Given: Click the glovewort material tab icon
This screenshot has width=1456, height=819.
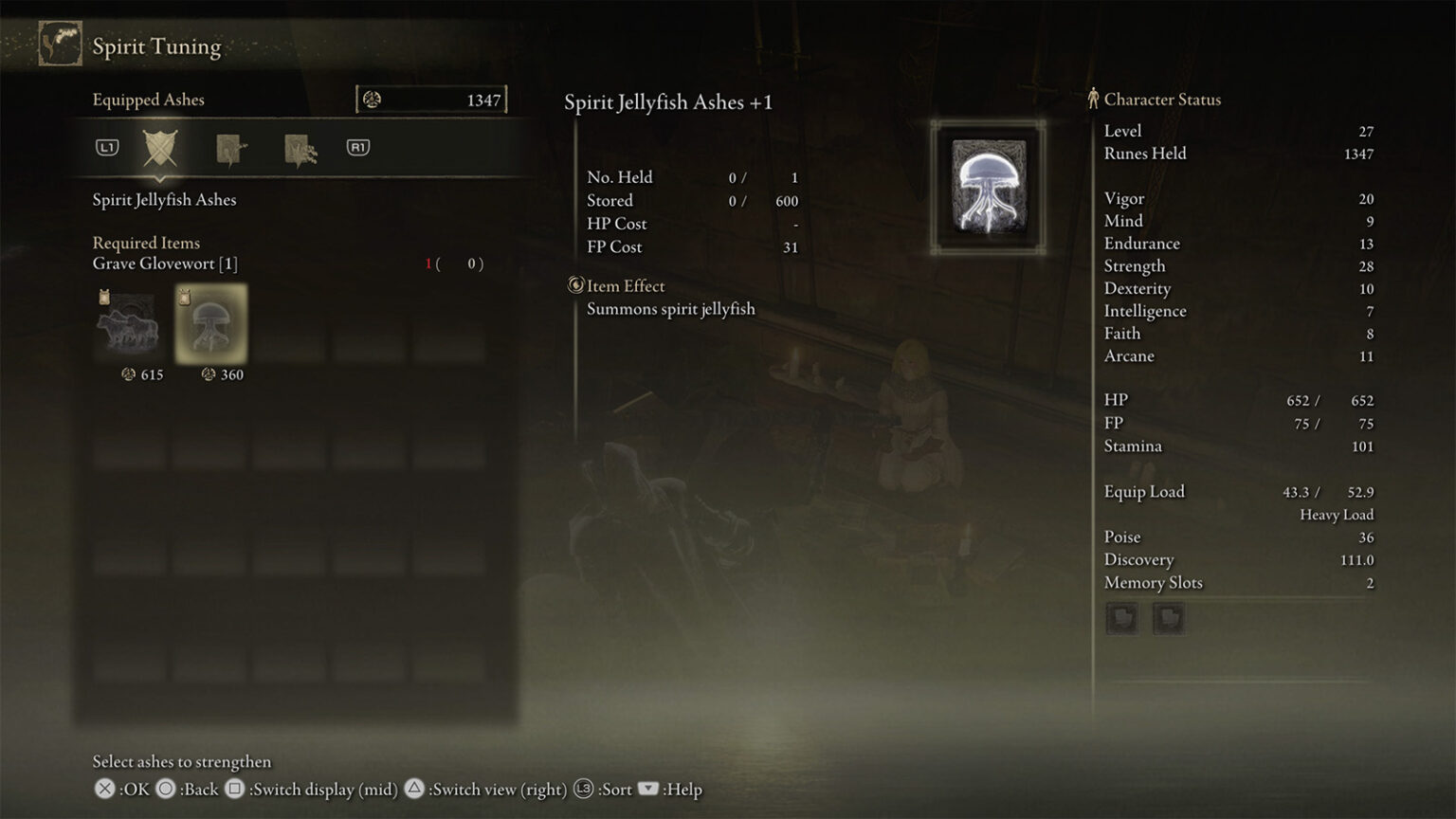Looking at the screenshot, I should [x=230, y=148].
